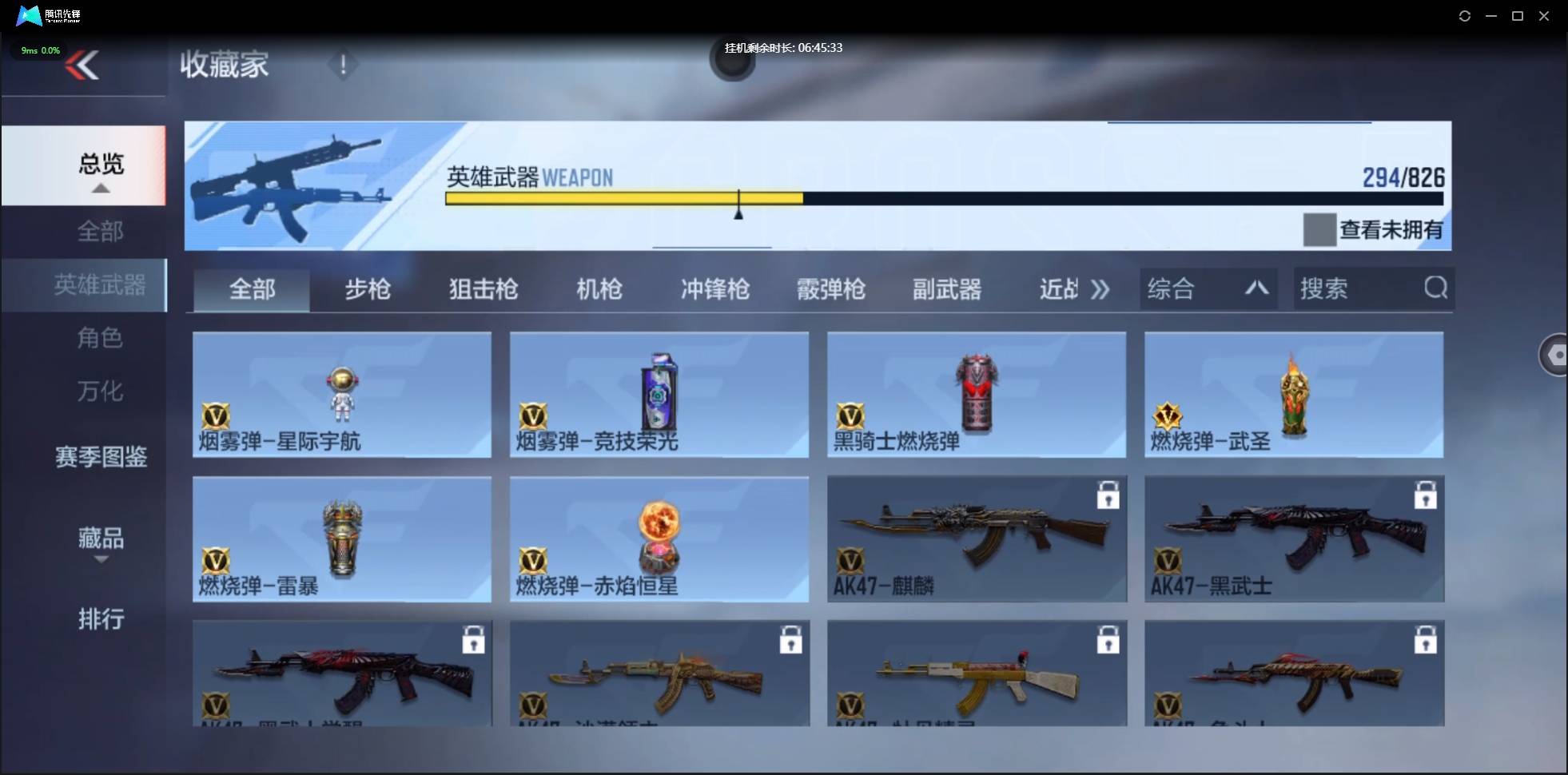Image resolution: width=1568 pixels, height=775 pixels.
Task: Collapse the 综合 sort dropdown
Action: pyautogui.click(x=1256, y=288)
